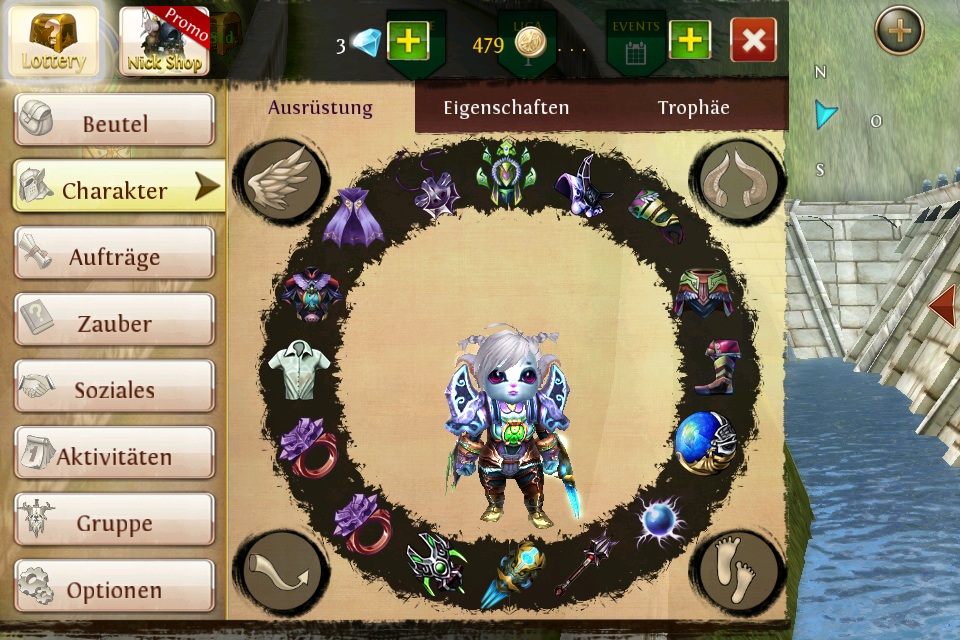Open the Lottery chest
The image size is (960, 640).
click(x=54, y=41)
